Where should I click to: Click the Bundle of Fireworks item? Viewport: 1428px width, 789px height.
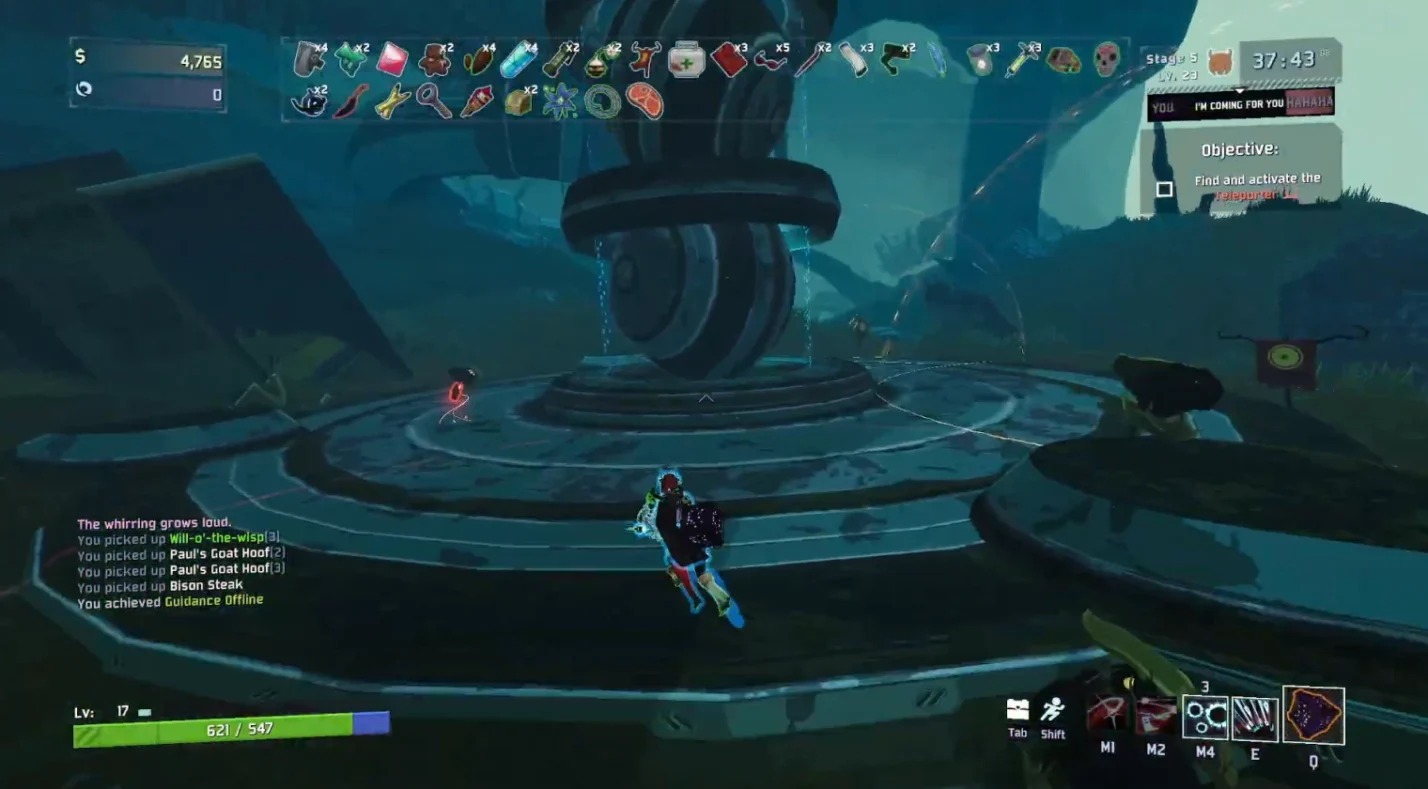pos(476,101)
